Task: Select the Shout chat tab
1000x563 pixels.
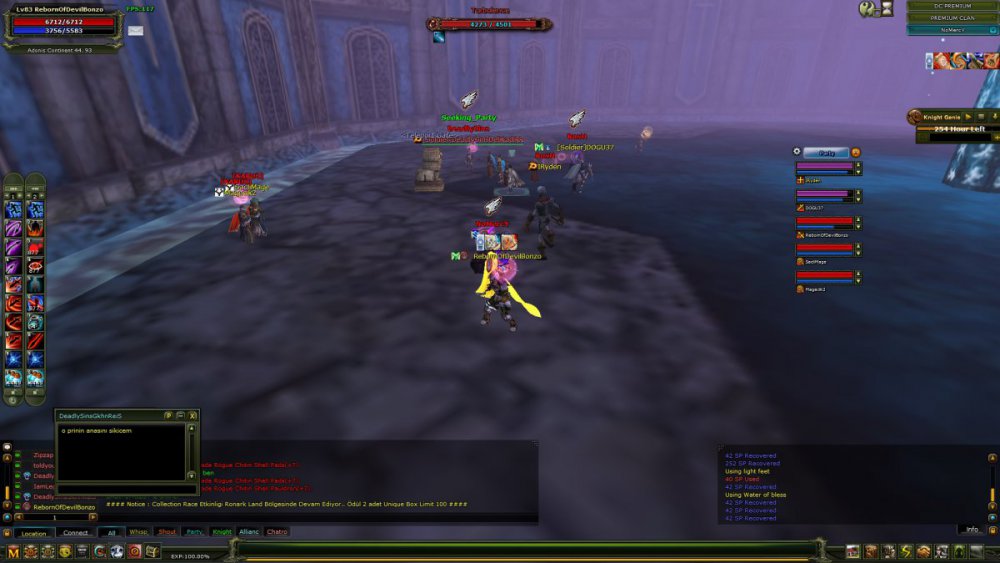Action: point(166,532)
